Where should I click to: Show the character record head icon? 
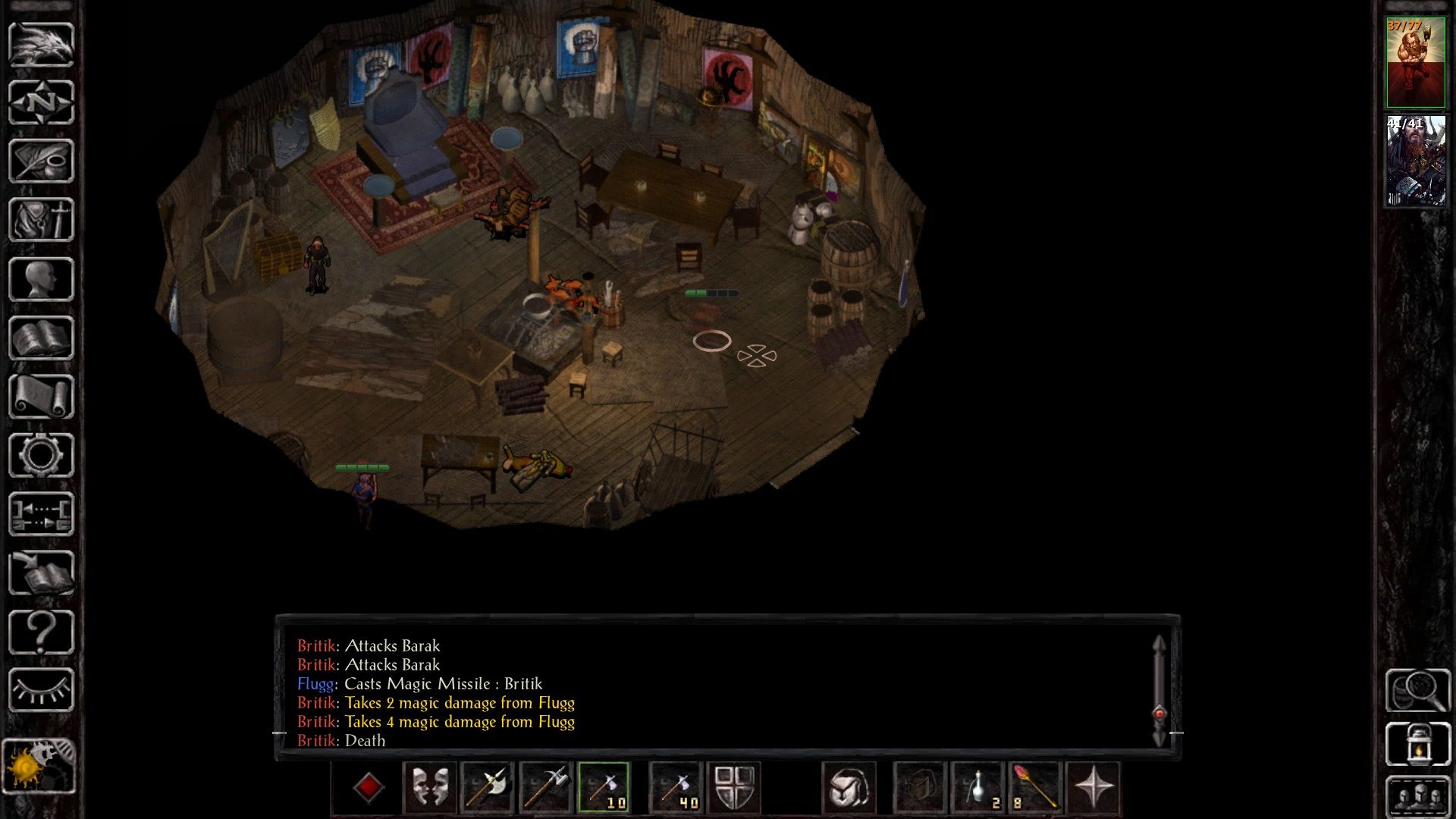pos(41,279)
